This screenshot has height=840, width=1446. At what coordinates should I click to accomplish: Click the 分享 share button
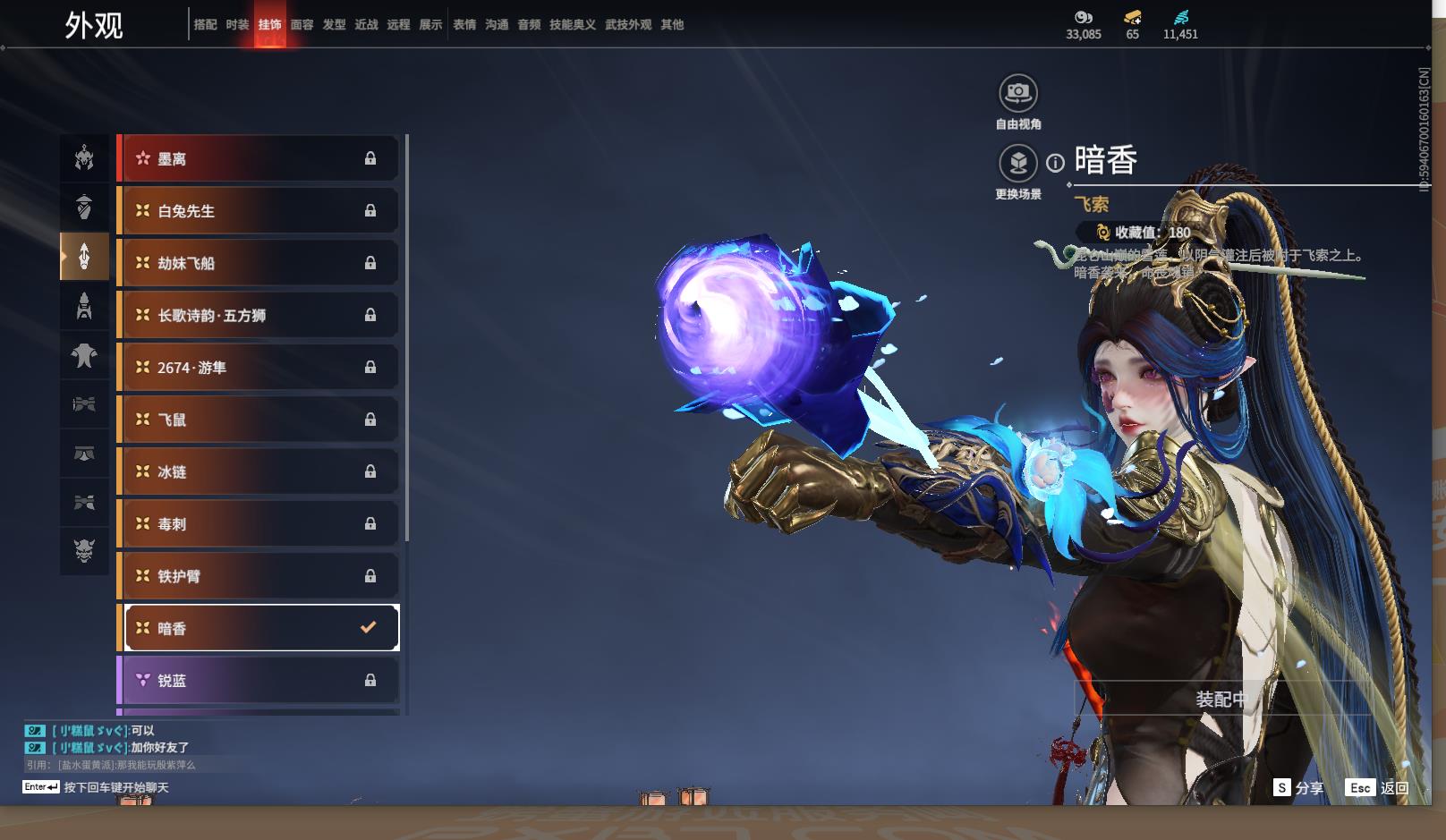coord(1298,788)
